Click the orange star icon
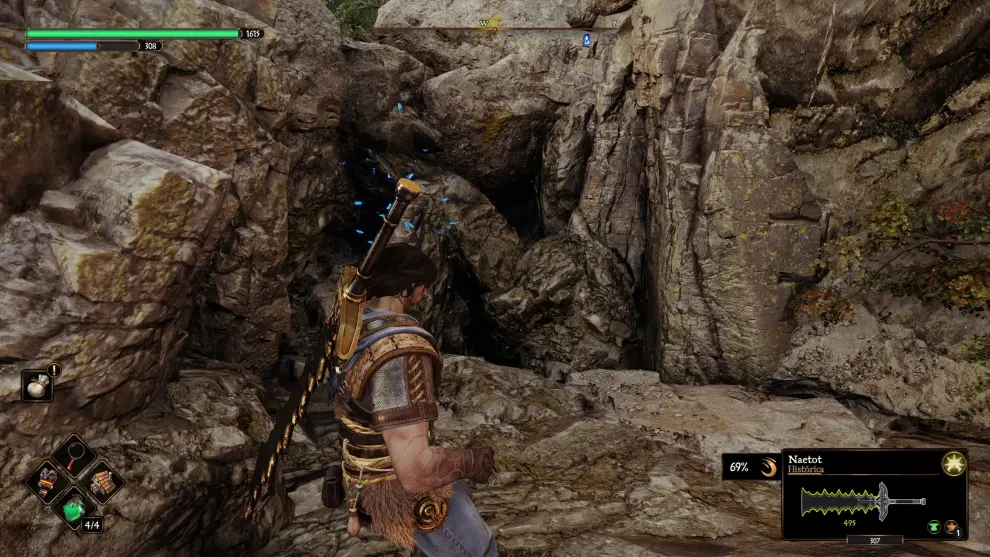Viewport: 990px width, 557px height. [951, 526]
